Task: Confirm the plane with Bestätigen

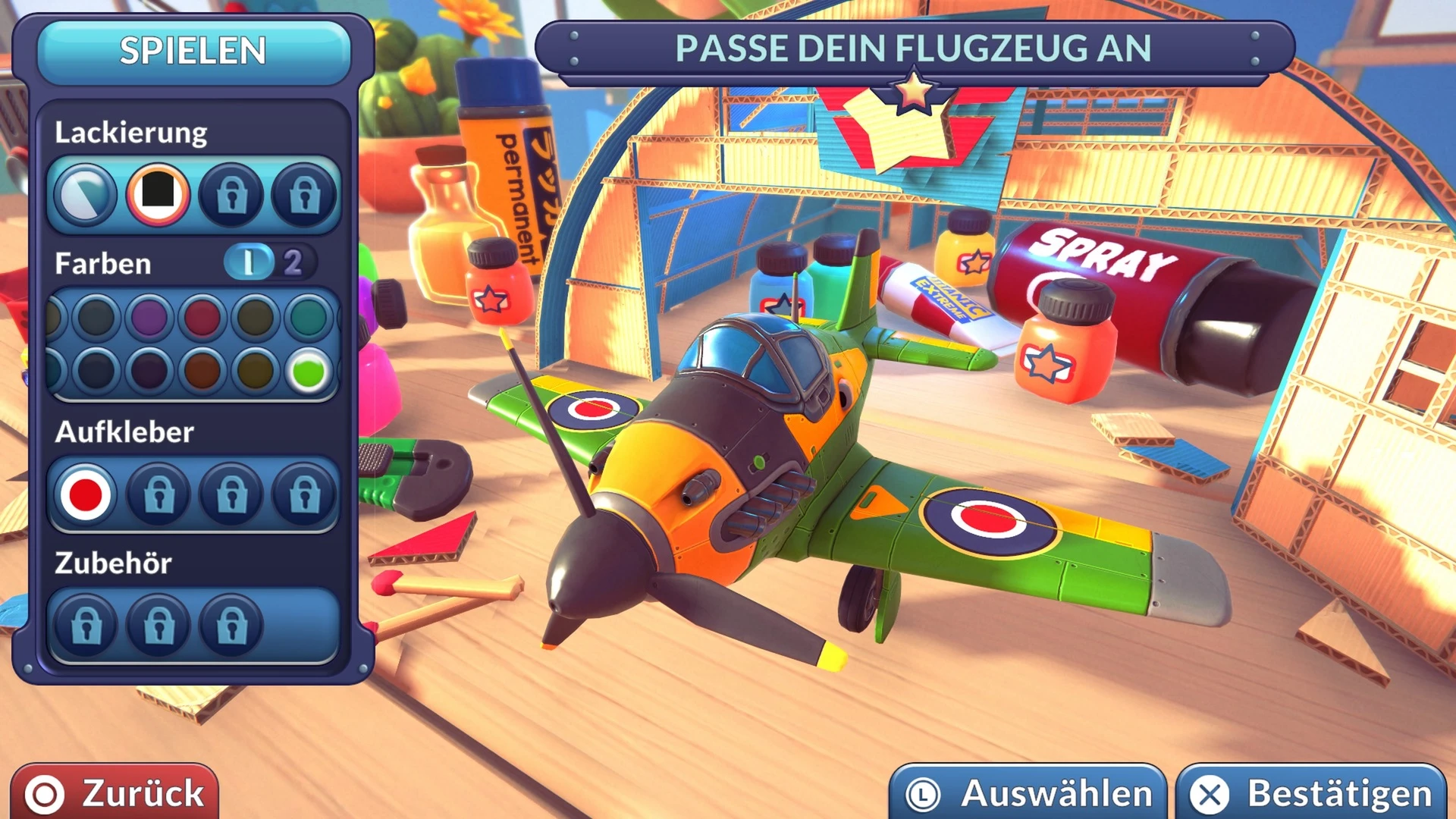Action: point(1312,793)
